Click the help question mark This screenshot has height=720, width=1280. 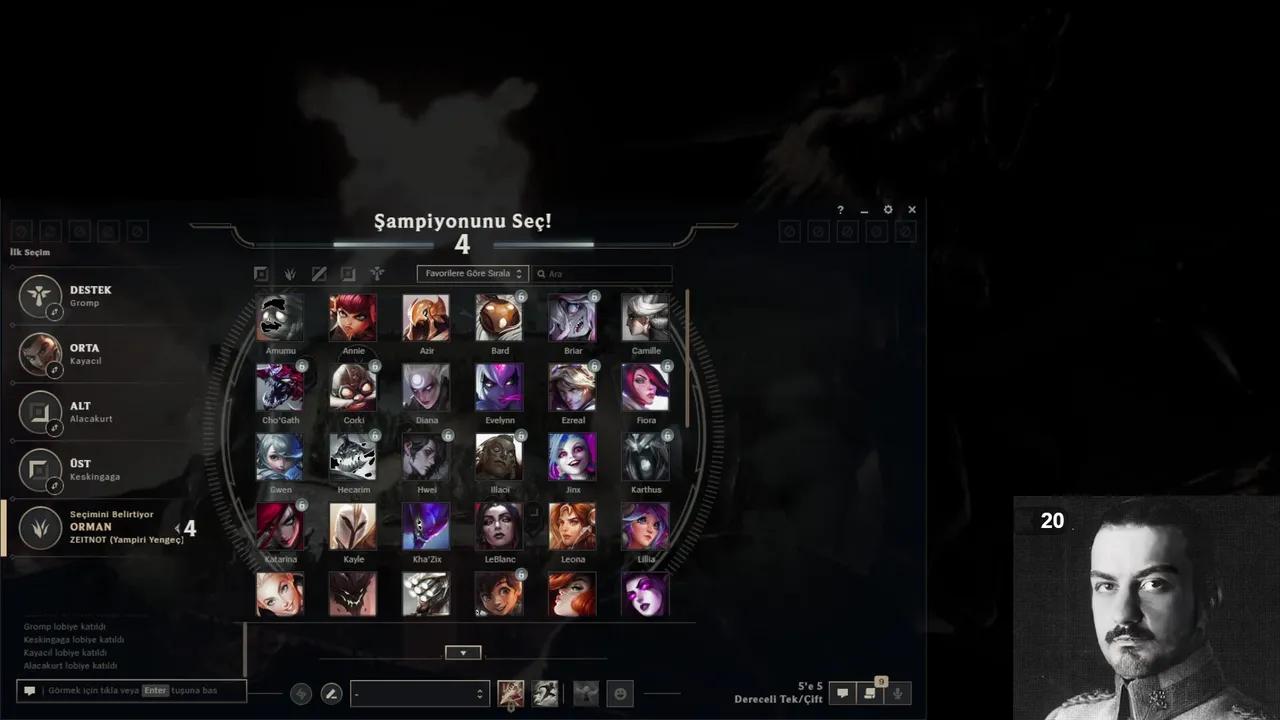840,210
